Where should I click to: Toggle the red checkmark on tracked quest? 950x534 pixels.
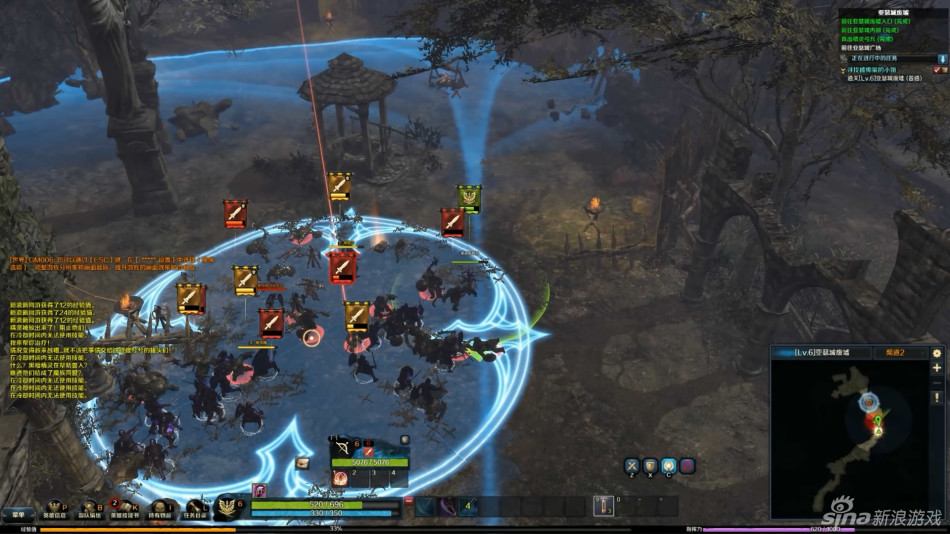[937, 70]
